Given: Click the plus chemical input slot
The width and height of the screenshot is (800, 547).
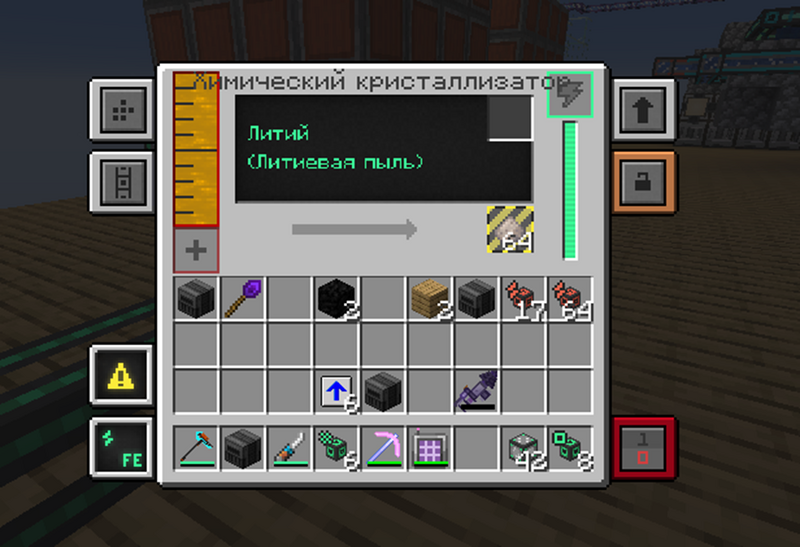Looking at the screenshot, I should 196,251.
